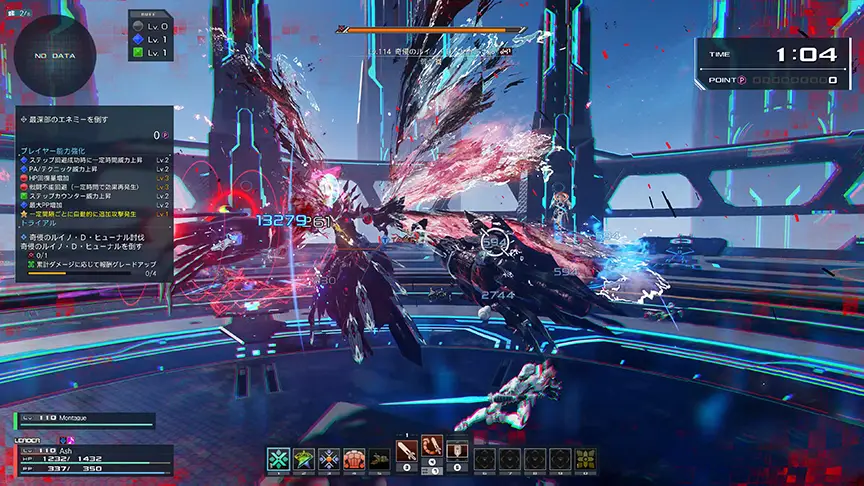The width and height of the screenshot is (864, 486).
Task: Select the shrimp and sword weapon slot
Action: click(432, 447)
